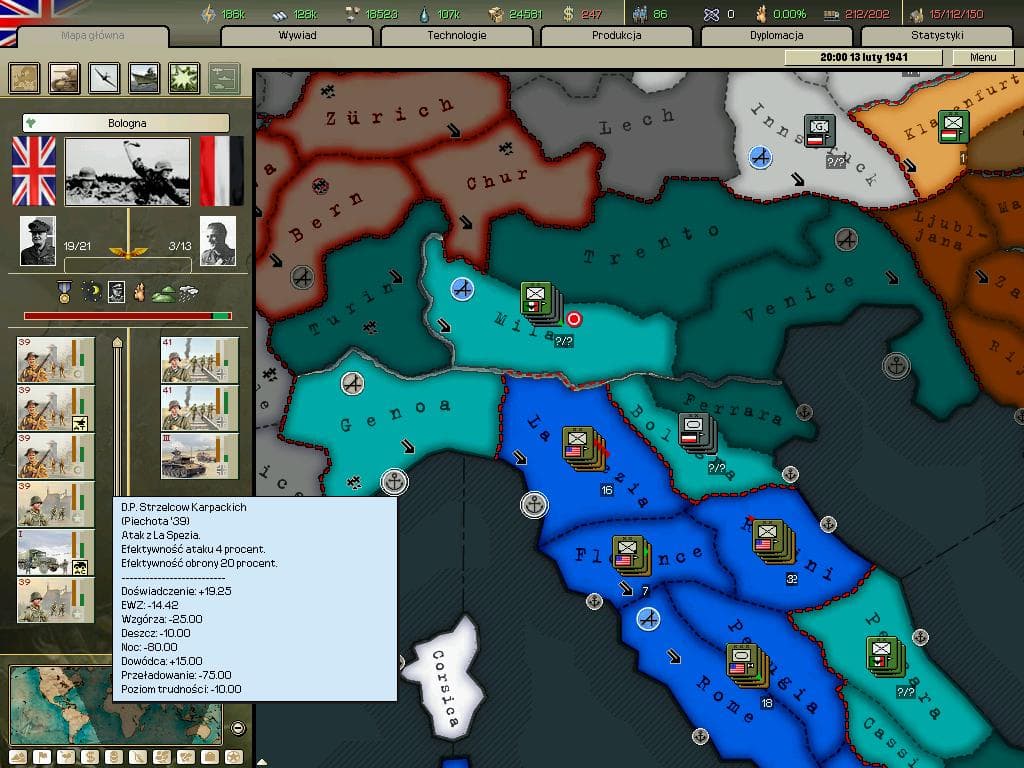The height and width of the screenshot is (768, 1024).
Task: Select the Mapa główna tab
Action: click(94, 37)
